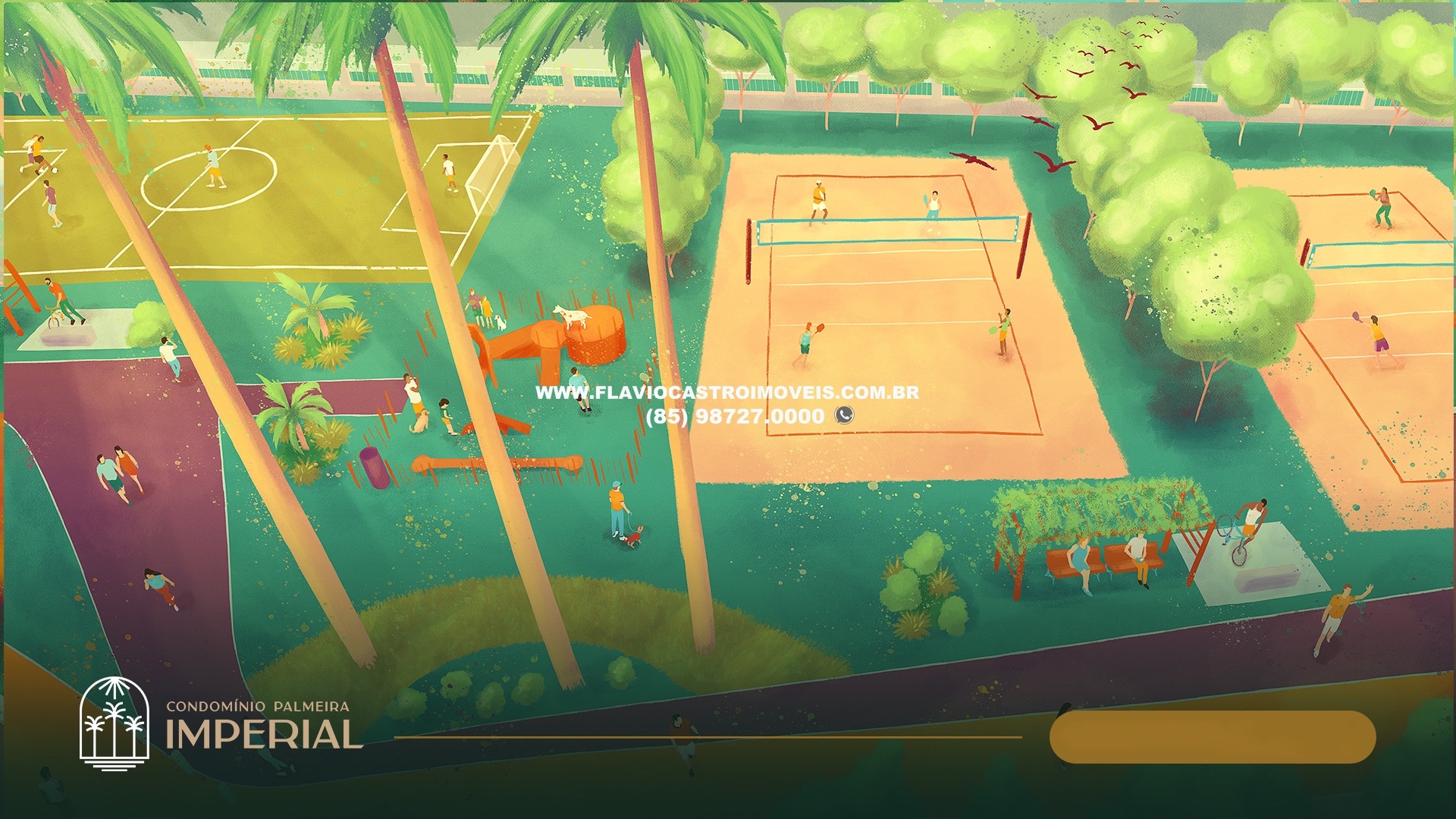
Task: Open the flaviocastroimoveis.com.br website link
Action: click(726, 393)
